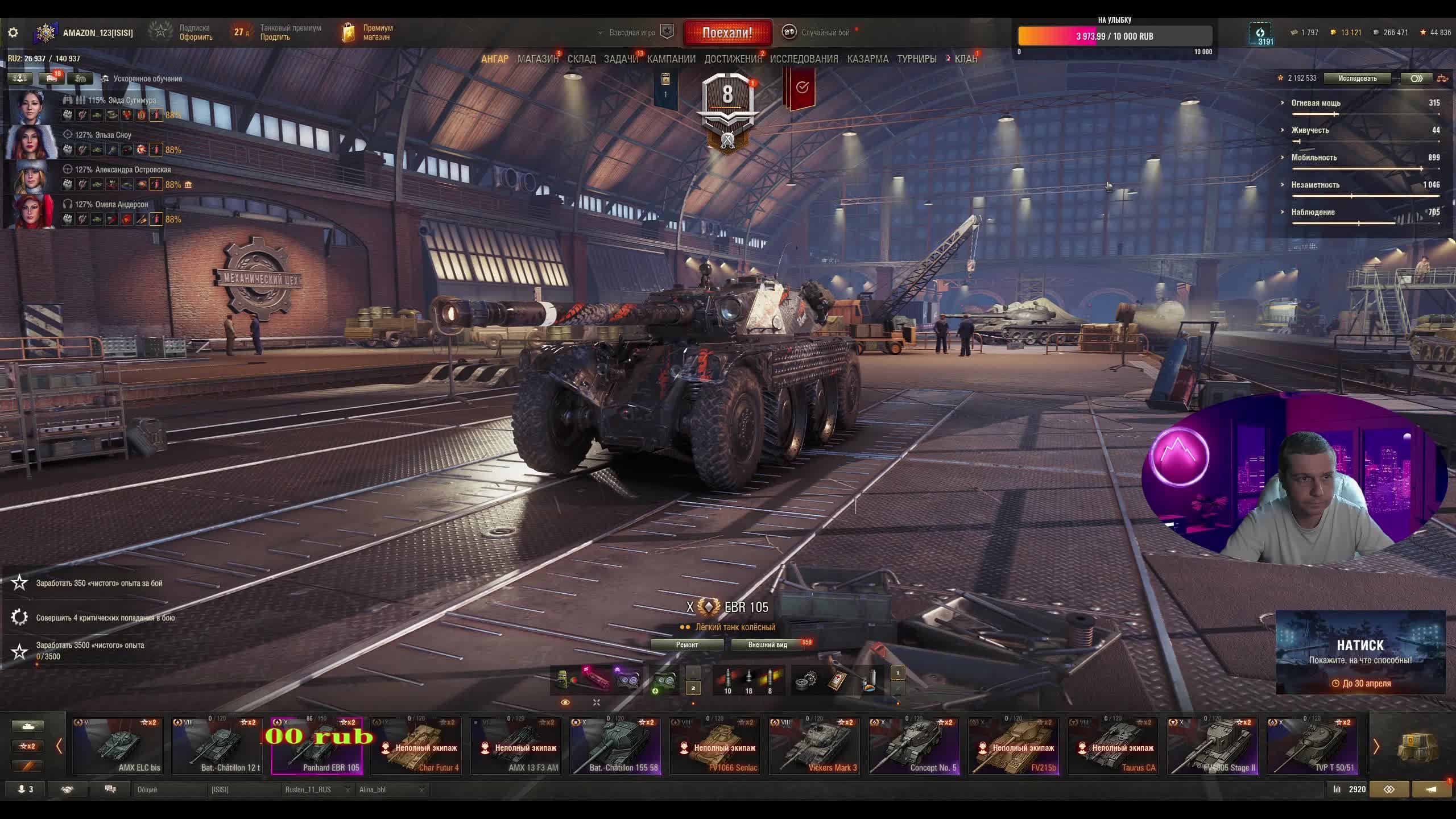Select the ТУРНИРЫ tab
Image resolution: width=1456 pixels, height=819 pixels.
(916, 59)
